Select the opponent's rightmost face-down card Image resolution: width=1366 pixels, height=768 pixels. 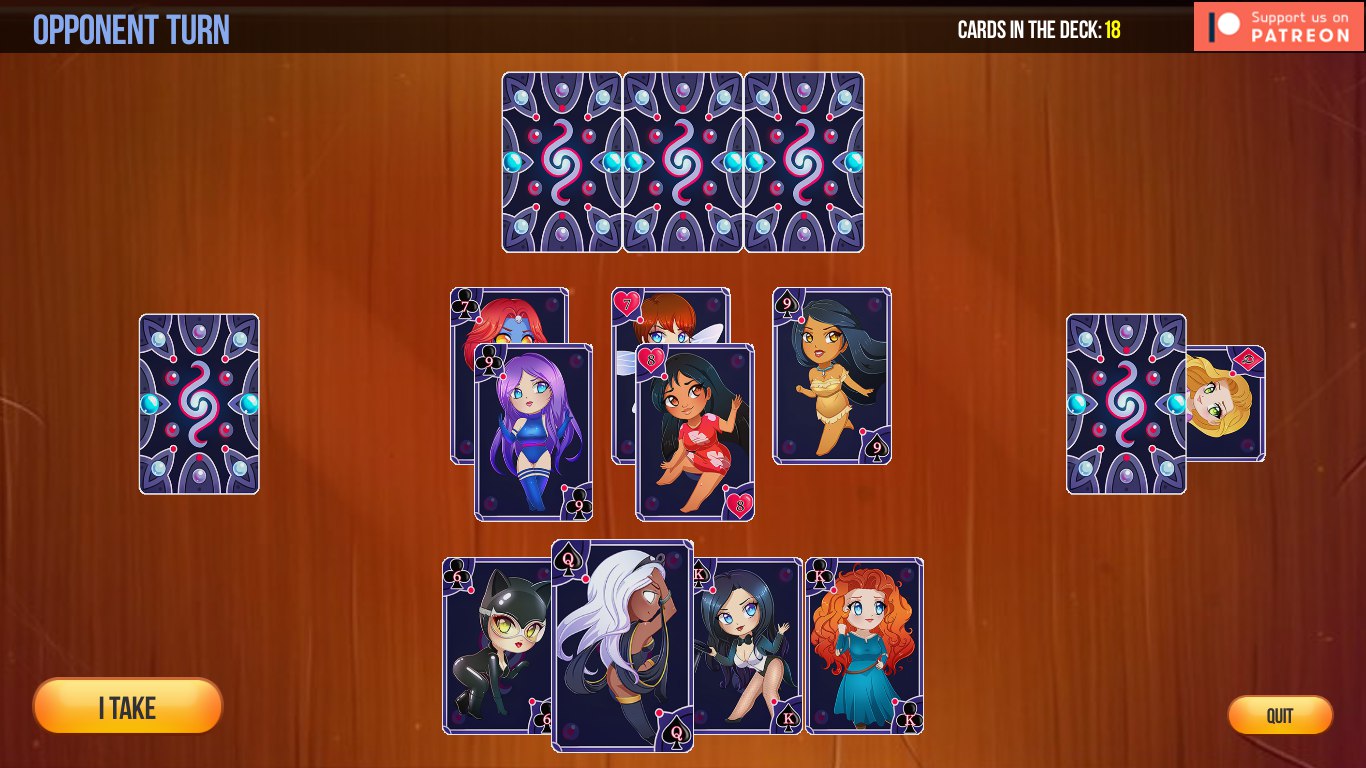[803, 160]
